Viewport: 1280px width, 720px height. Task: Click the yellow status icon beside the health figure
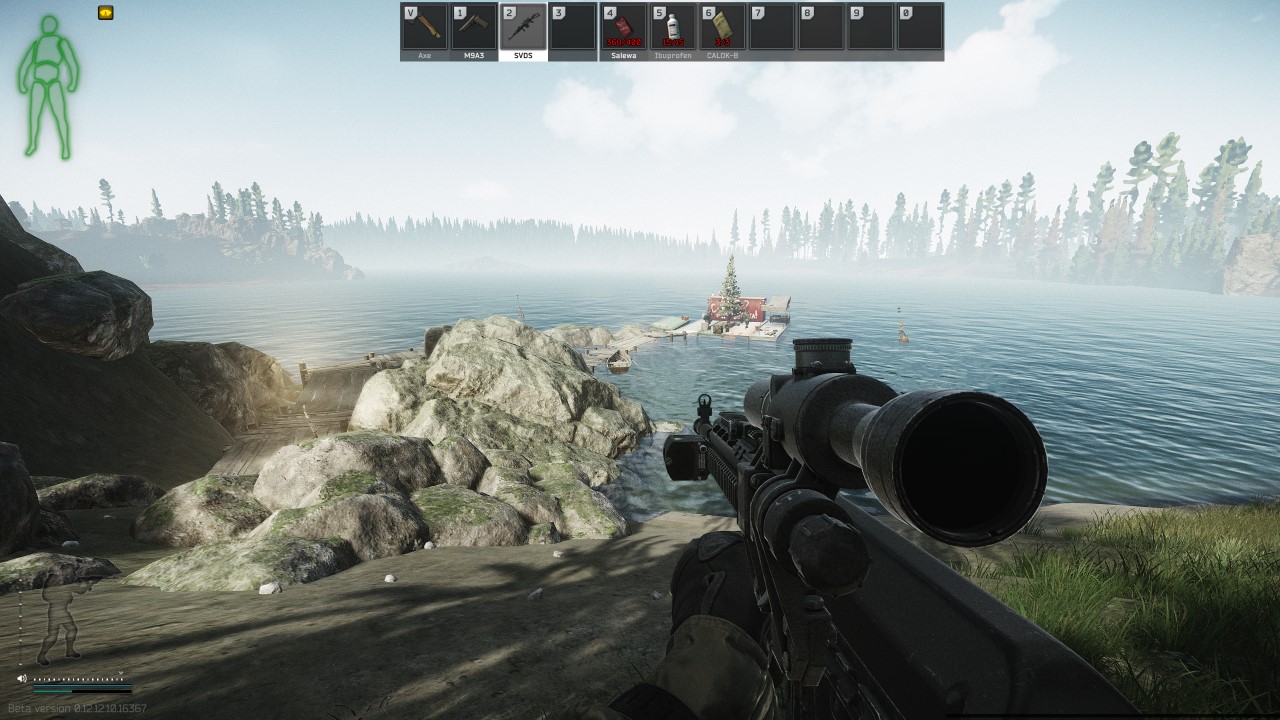click(105, 13)
